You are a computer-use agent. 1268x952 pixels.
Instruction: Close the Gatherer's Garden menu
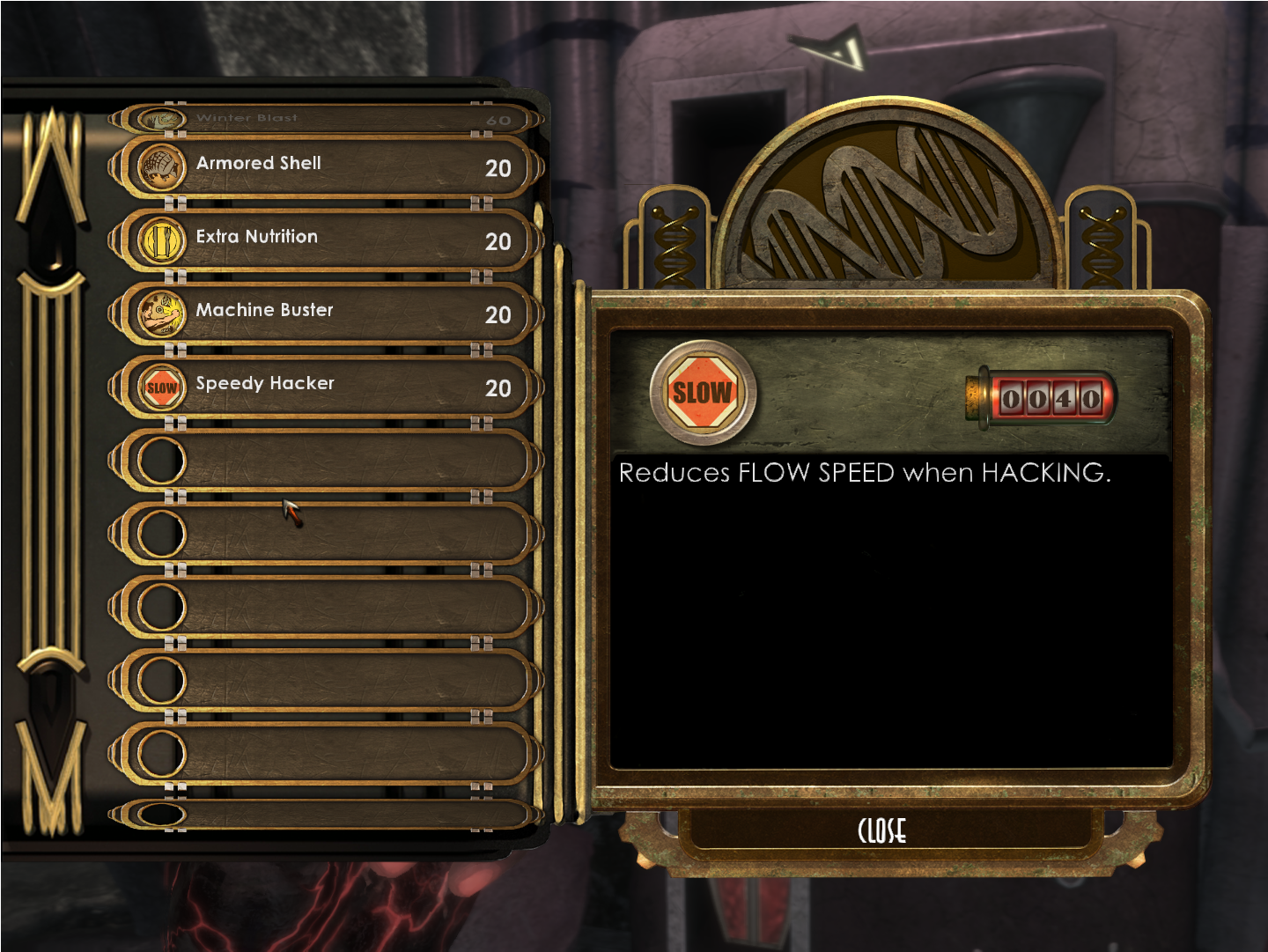point(881,830)
